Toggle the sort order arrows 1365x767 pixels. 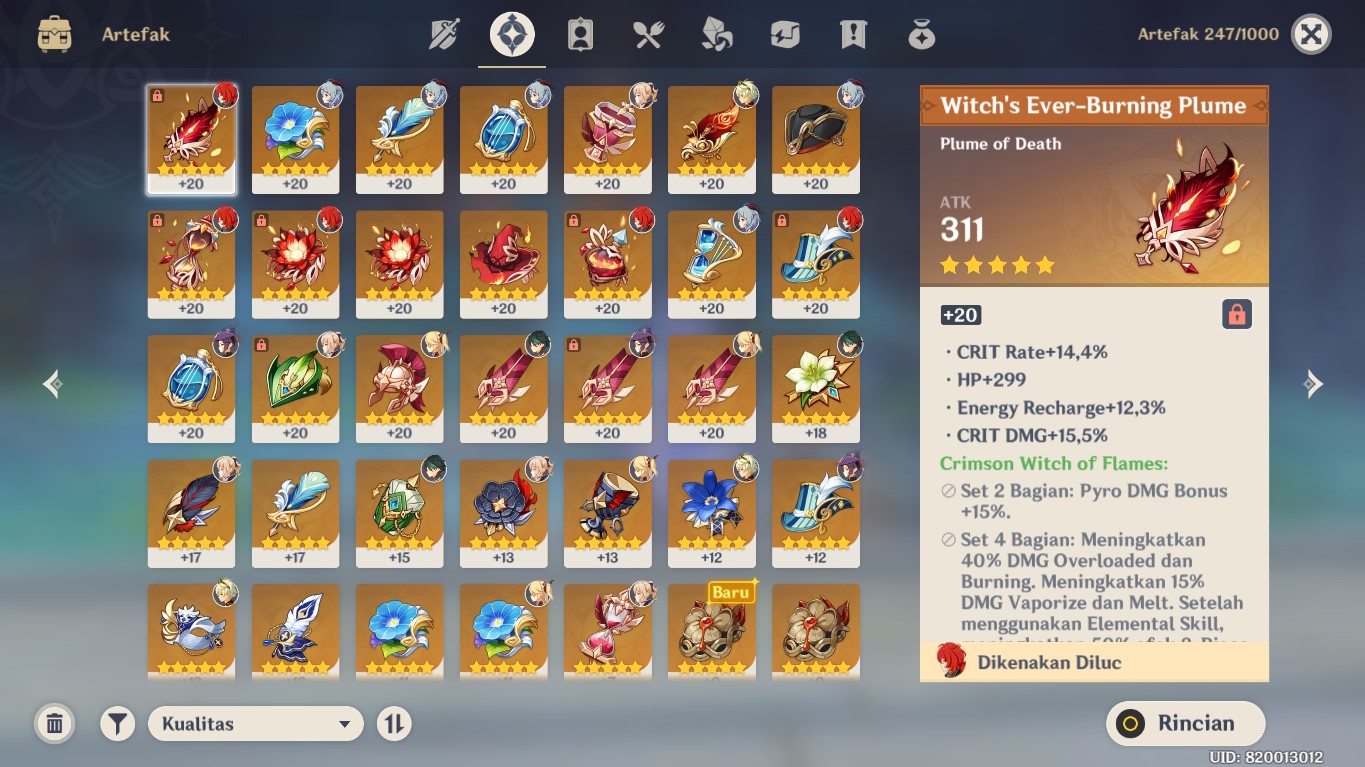pos(394,724)
